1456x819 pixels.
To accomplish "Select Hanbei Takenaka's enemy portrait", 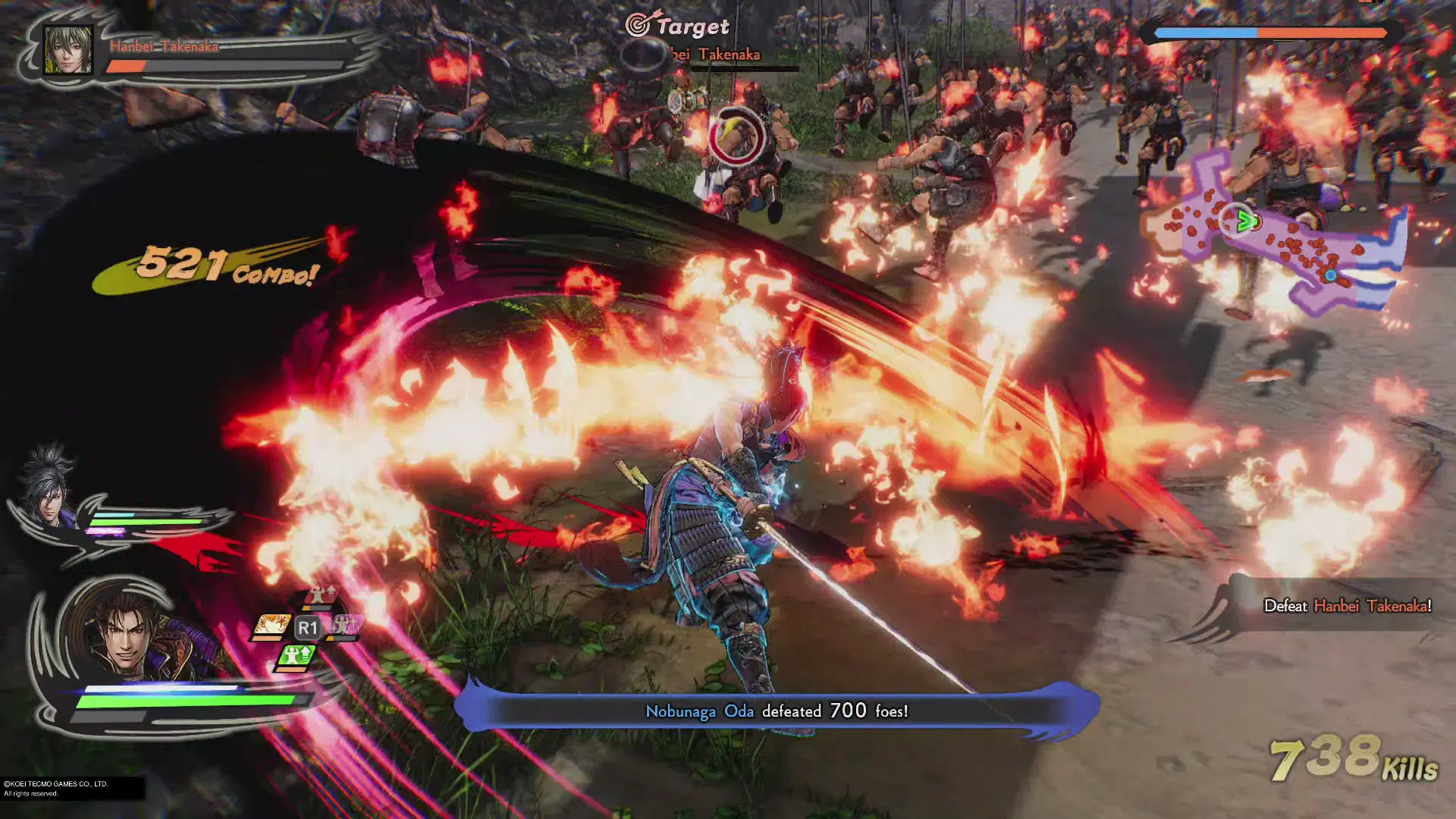I will click(68, 50).
